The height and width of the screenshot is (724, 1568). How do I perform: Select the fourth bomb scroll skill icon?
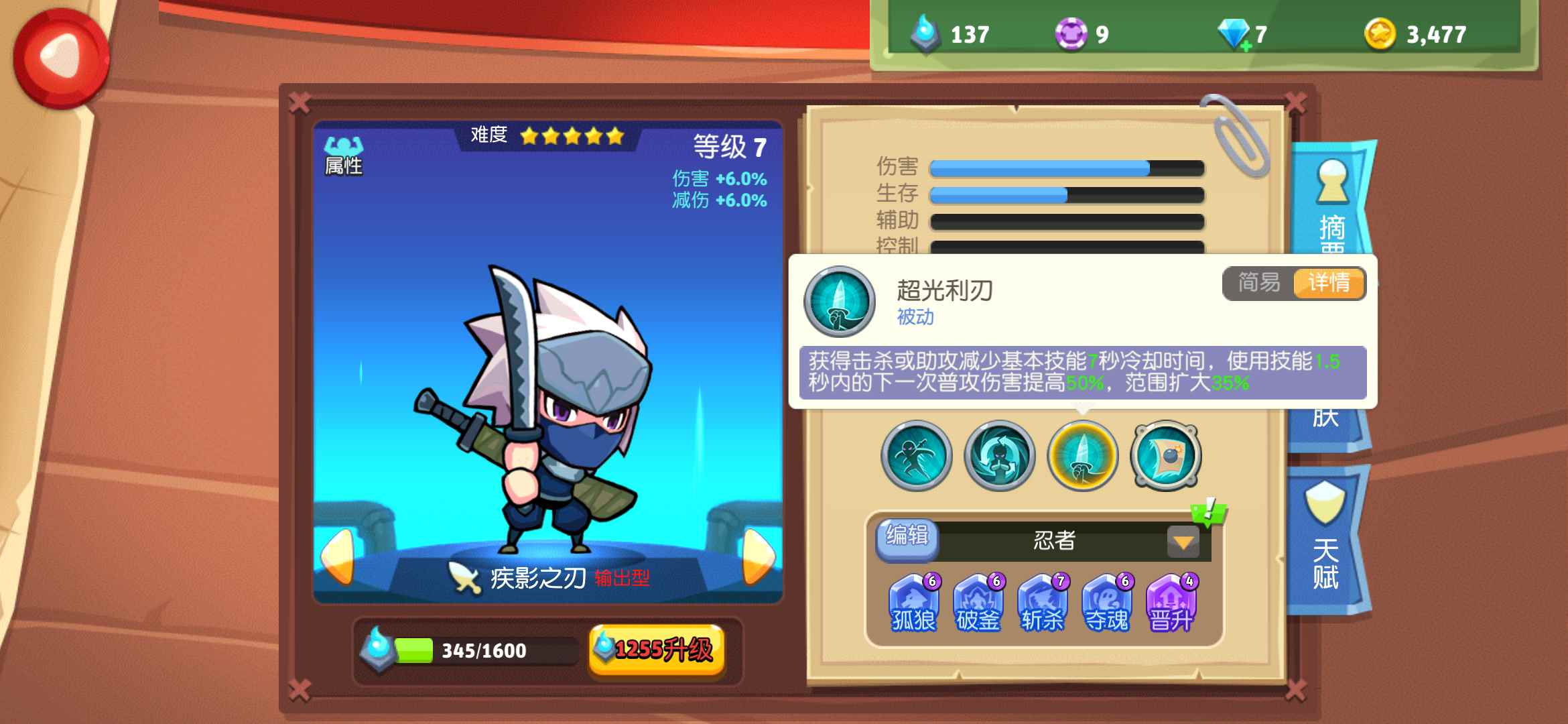(1166, 456)
